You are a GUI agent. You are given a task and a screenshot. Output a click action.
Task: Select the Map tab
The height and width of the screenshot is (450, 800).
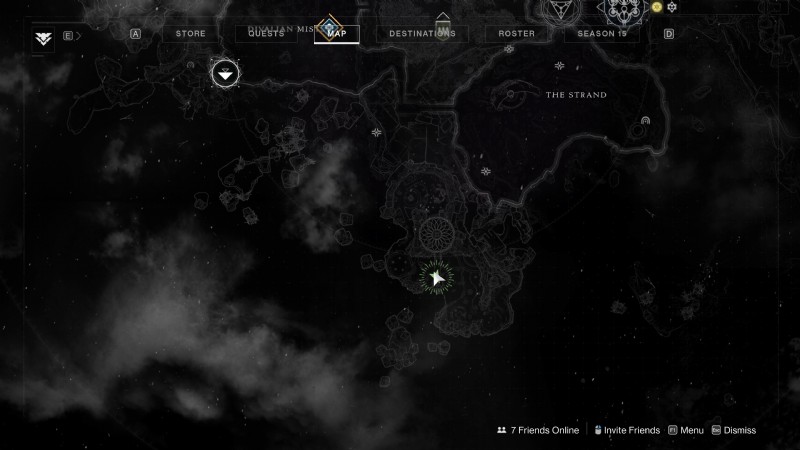336,33
